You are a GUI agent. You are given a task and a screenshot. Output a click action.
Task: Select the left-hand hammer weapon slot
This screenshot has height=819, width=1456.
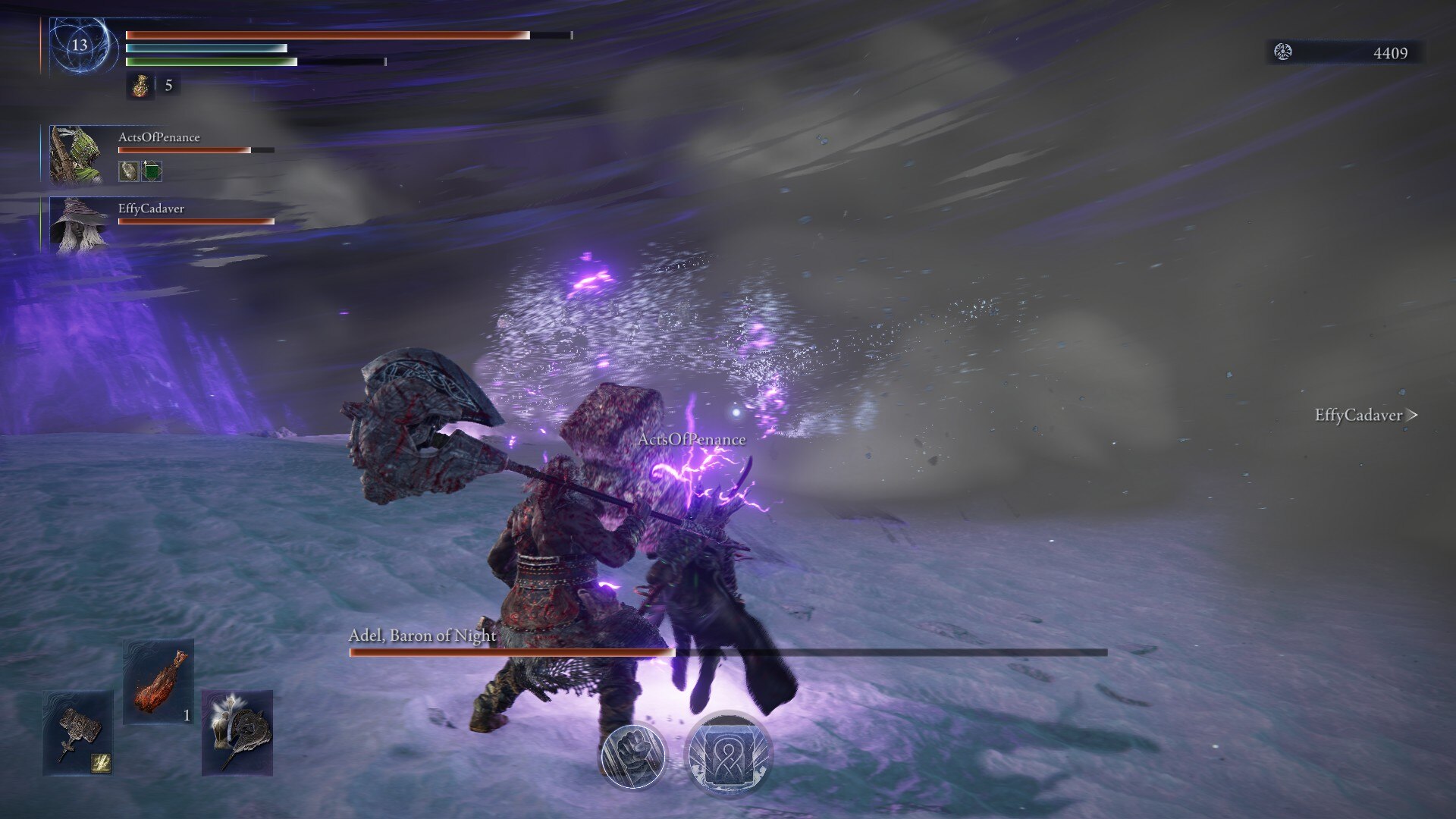click(x=78, y=732)
